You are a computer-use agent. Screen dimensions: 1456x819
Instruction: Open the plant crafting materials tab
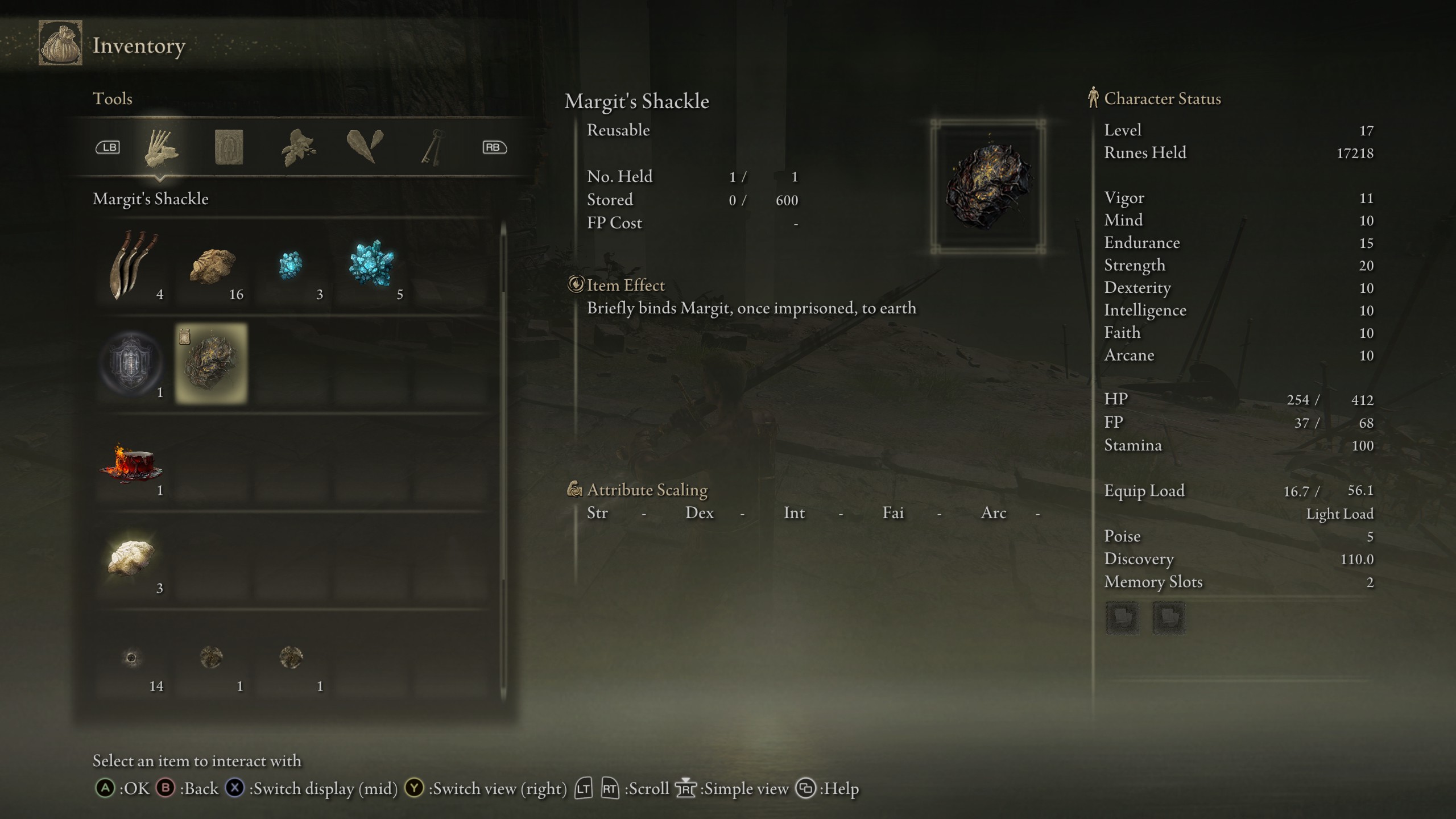(x=298, y=148)
